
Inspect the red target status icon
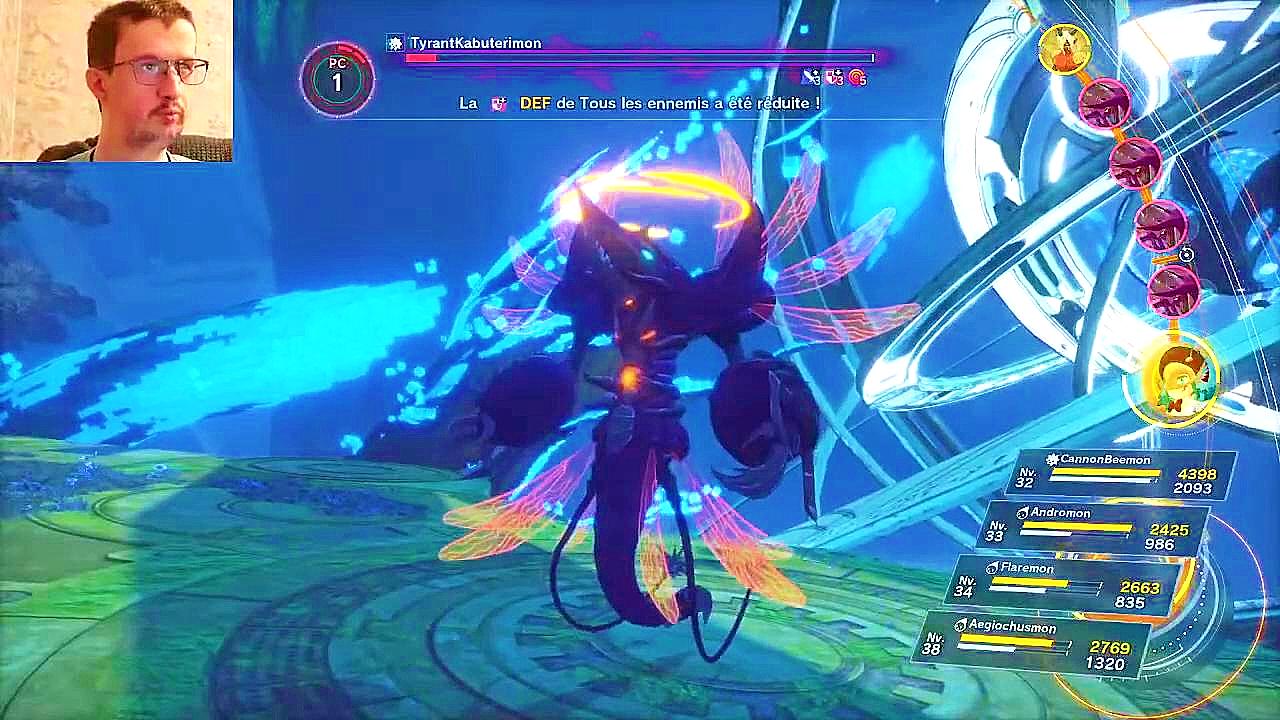857,77
